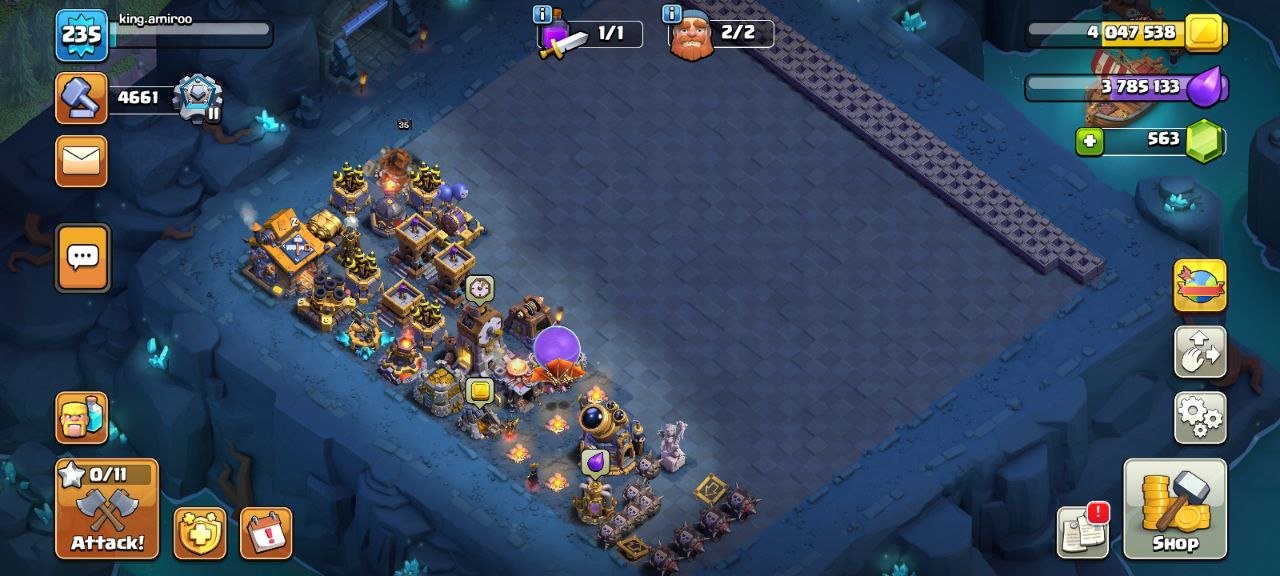
Task: Collect gold from the gold mine bubble
Action: point(480,391)
